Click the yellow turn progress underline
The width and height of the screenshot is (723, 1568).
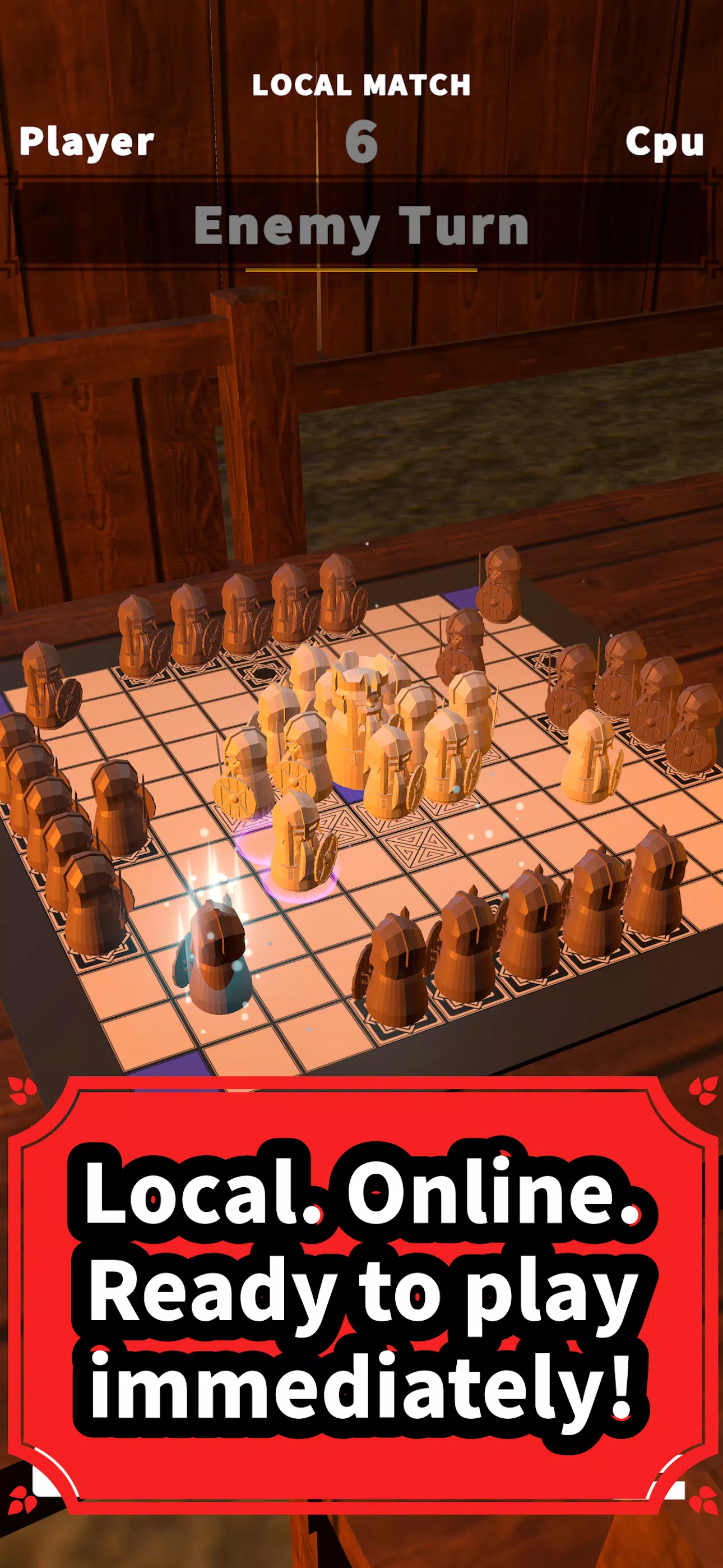click(361, 269)
